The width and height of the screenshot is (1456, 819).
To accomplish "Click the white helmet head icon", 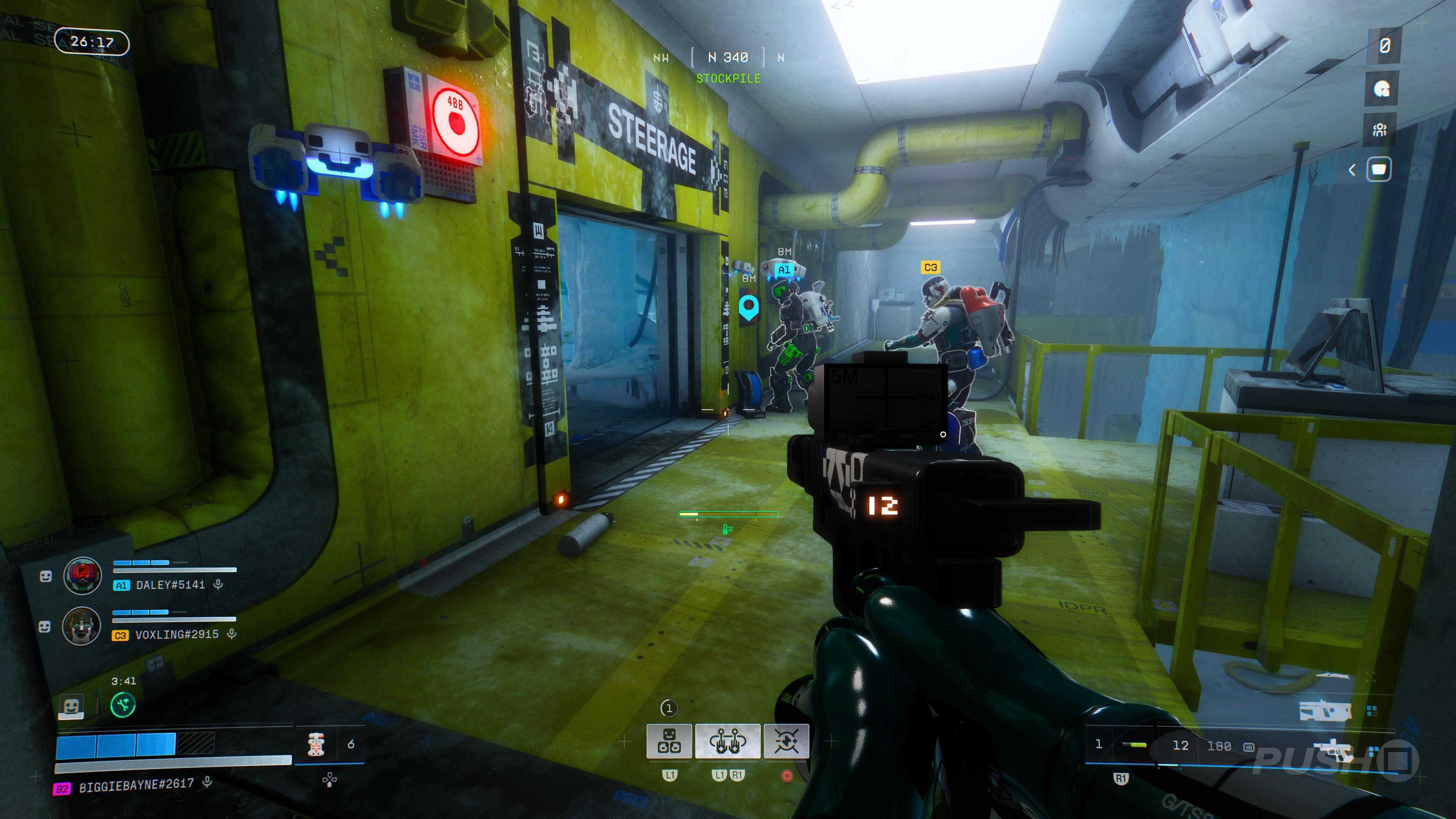I will point(1381,88).
